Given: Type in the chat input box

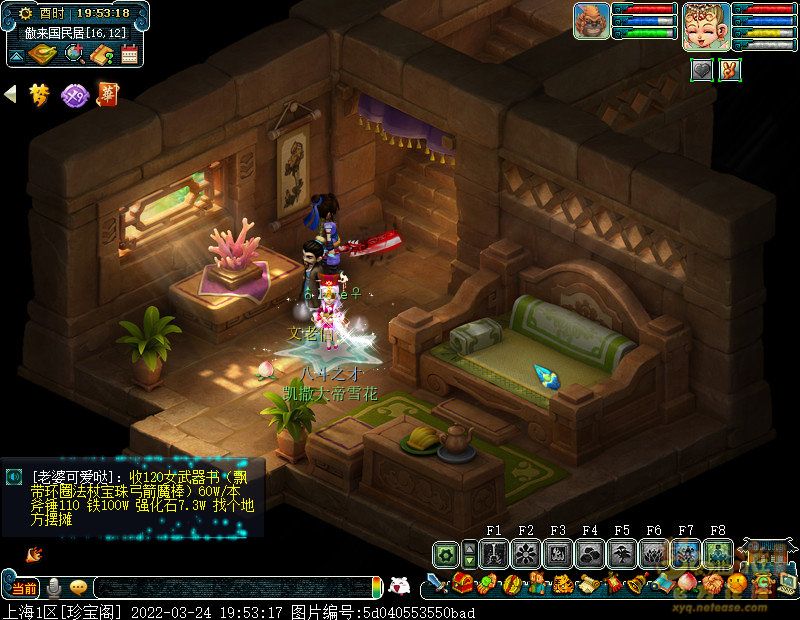Looking at the screenshot, I should 230,588.
